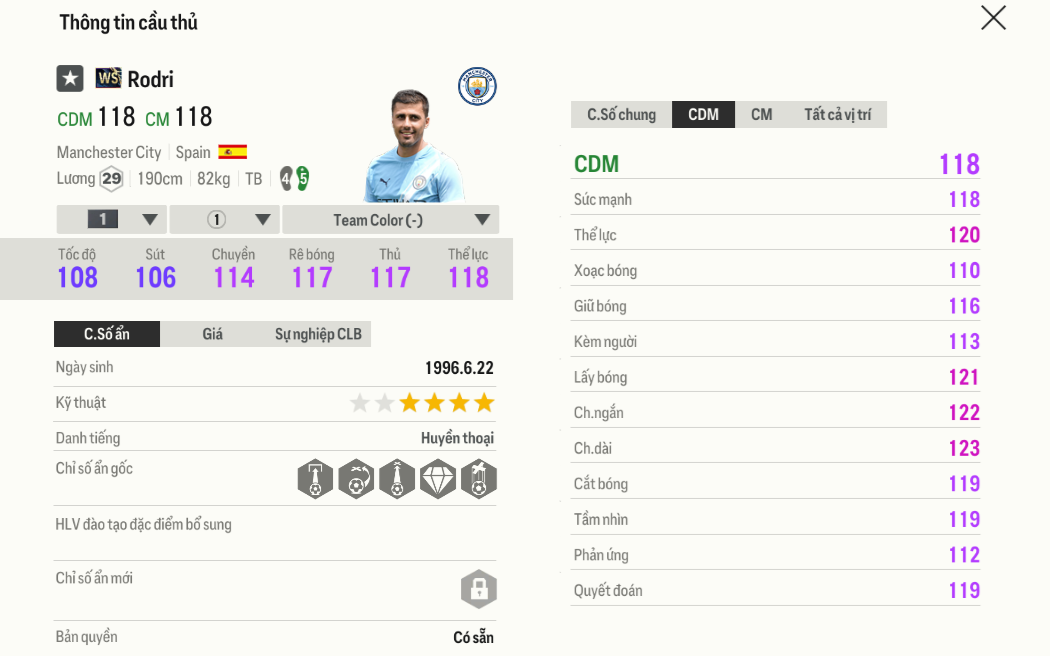Image resolution: width=1050 pixels, height=656 pixels.
Task: Select the diamond hidden trait icon
Action: pyautogui.click(x=438, y=480)
